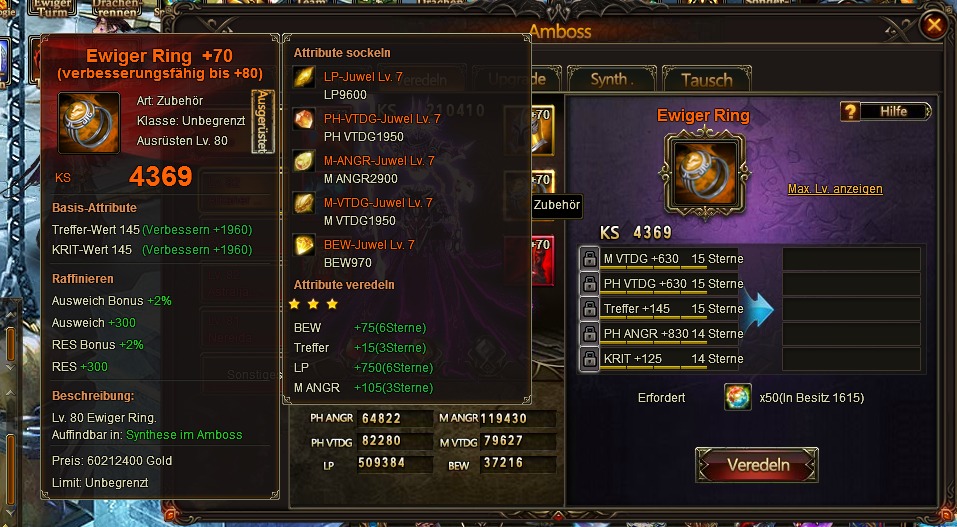Lock the PH ANGR +830 attribute

point(590,334)
